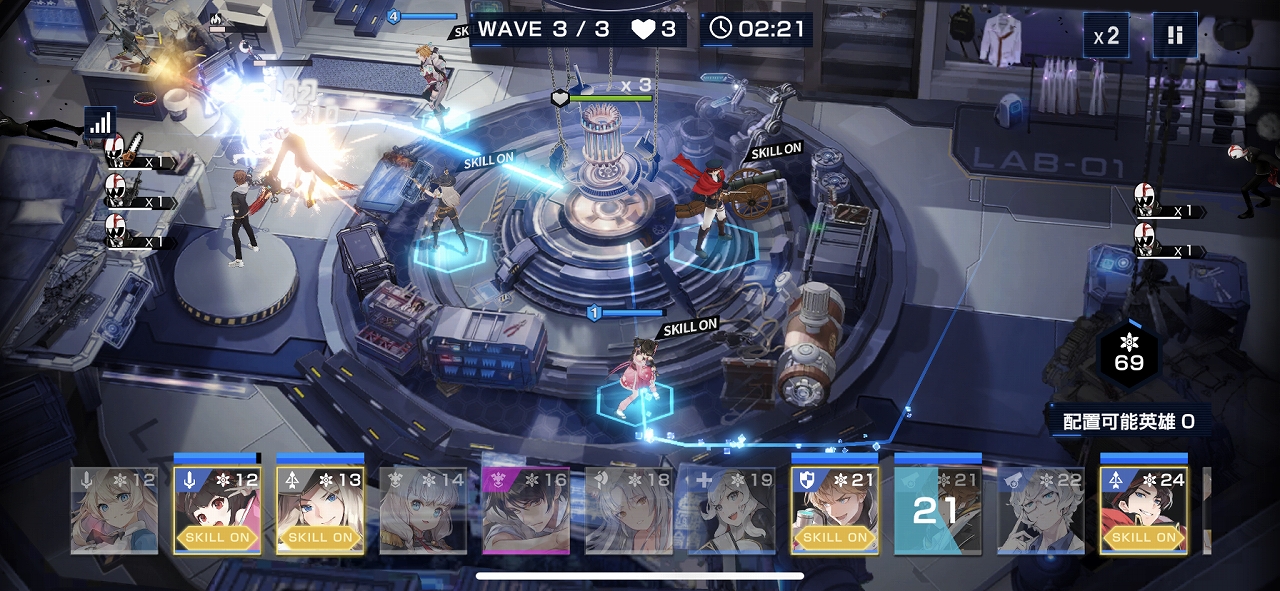Pause the battle
Screen dimensions: 1280x591
(x=1175, y=36)
